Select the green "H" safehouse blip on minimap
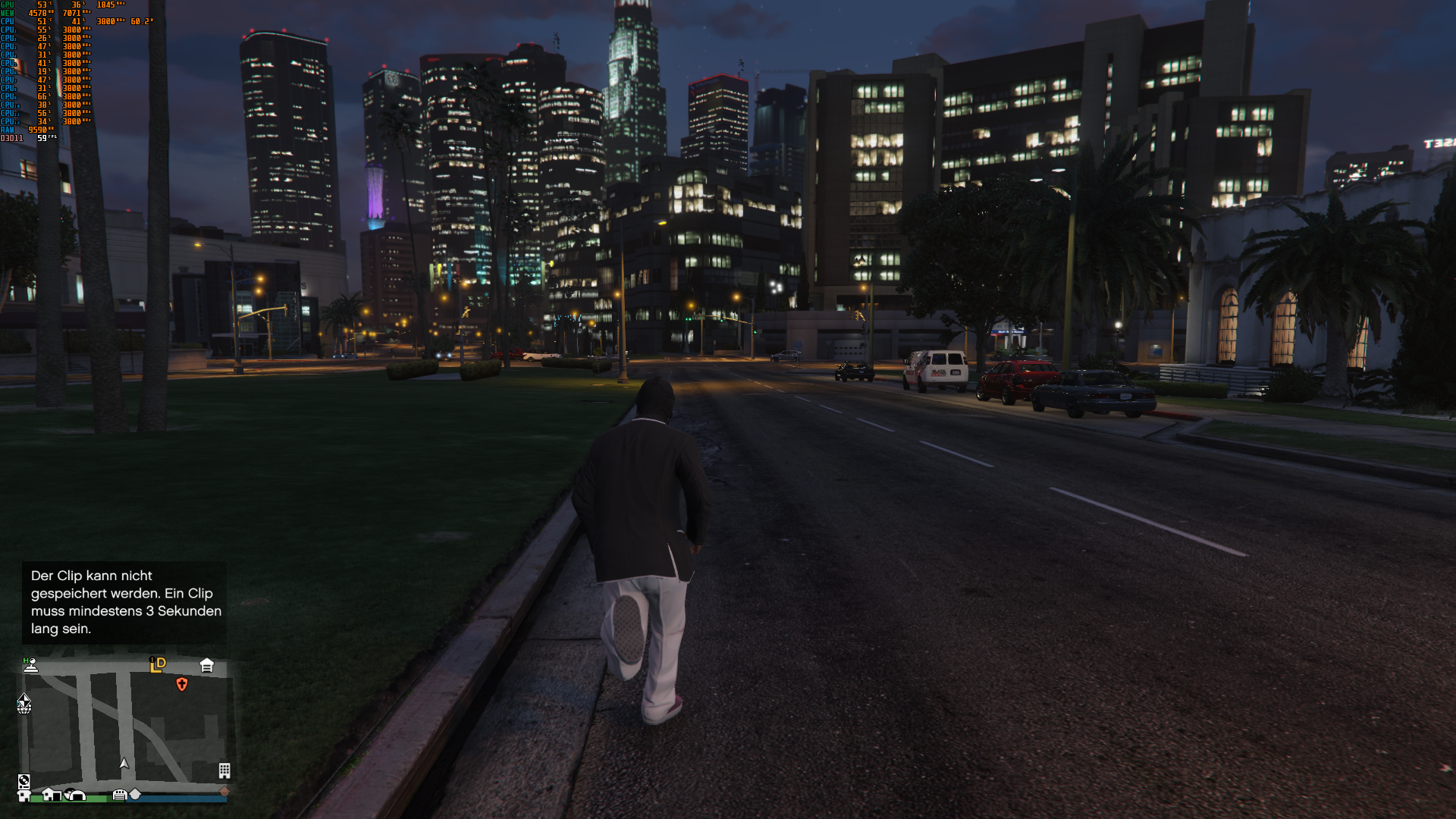This screenshot has width=1456, height=819. [26, 660]
